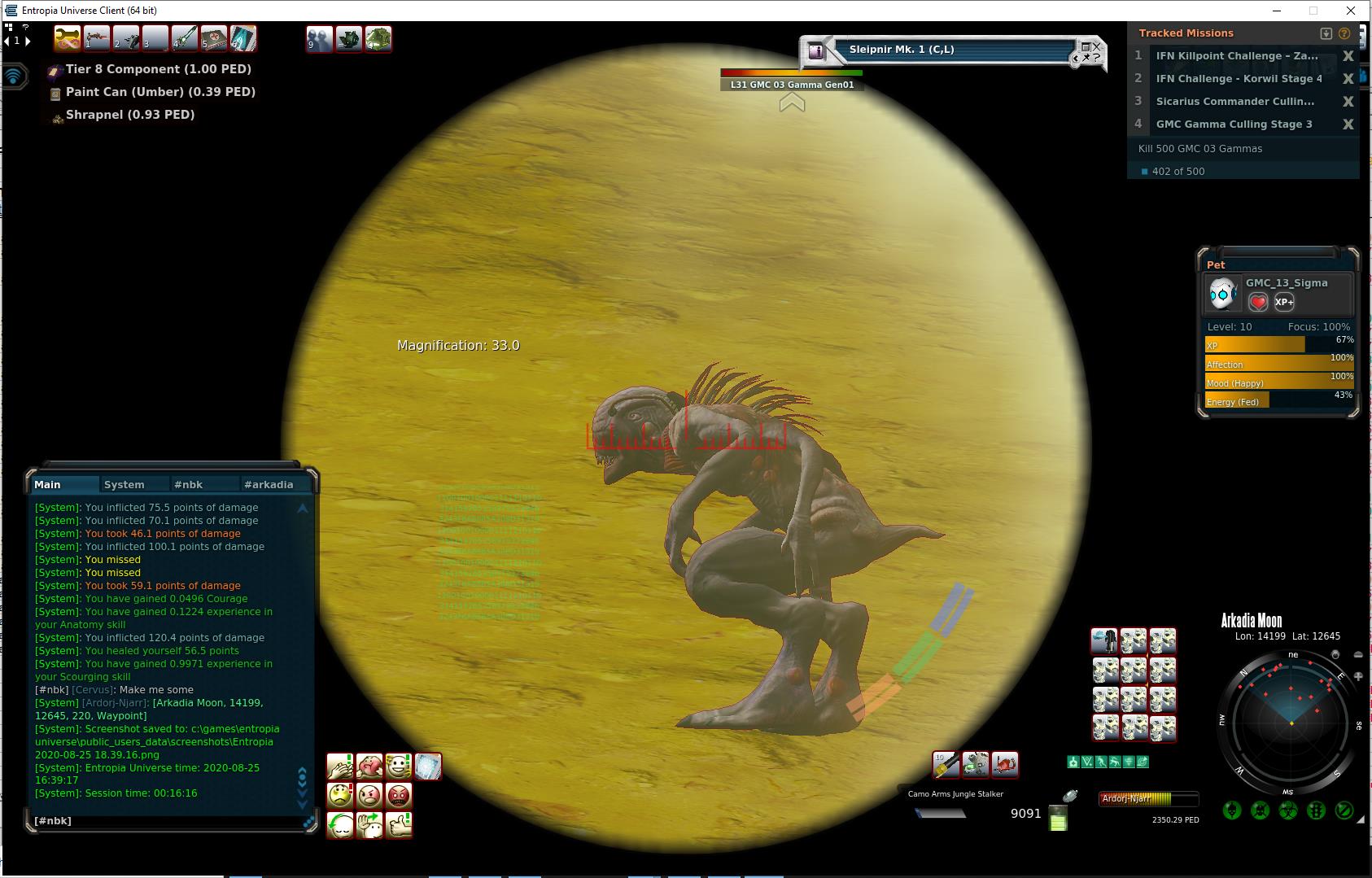Close the Entropia Universe Client window

(x=1351, y=11)
